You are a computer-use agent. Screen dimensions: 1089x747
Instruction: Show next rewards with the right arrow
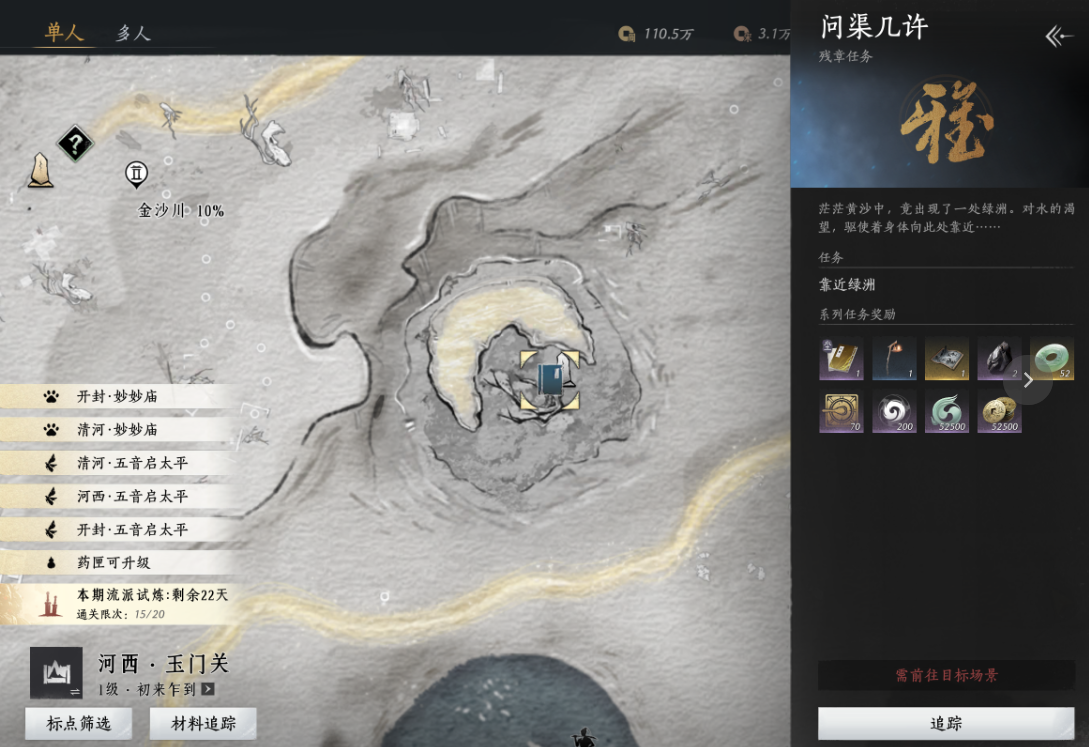1028,380
